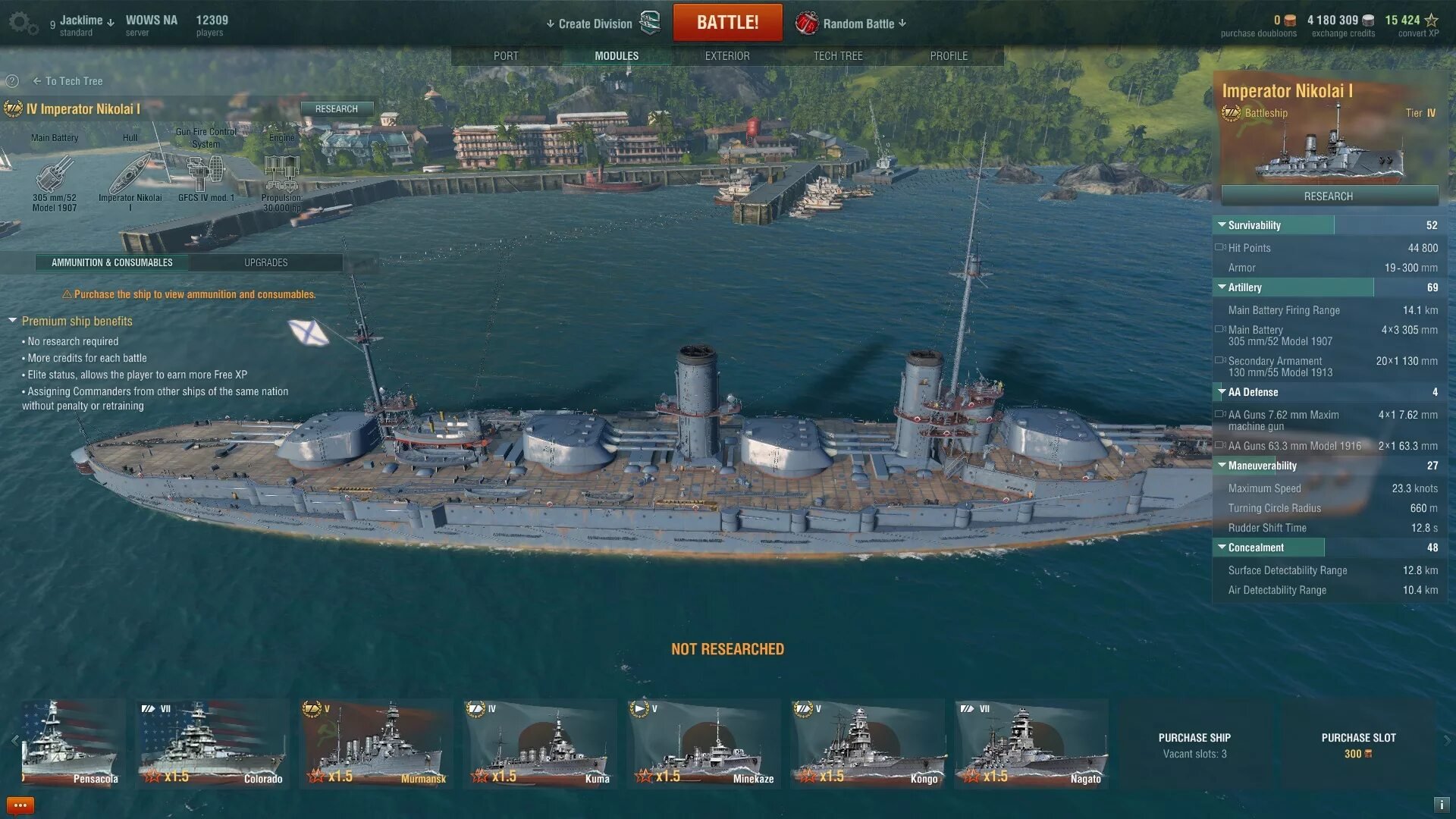Switch to the PORT tab
The image size is (1456, 819).
point(506,56)
